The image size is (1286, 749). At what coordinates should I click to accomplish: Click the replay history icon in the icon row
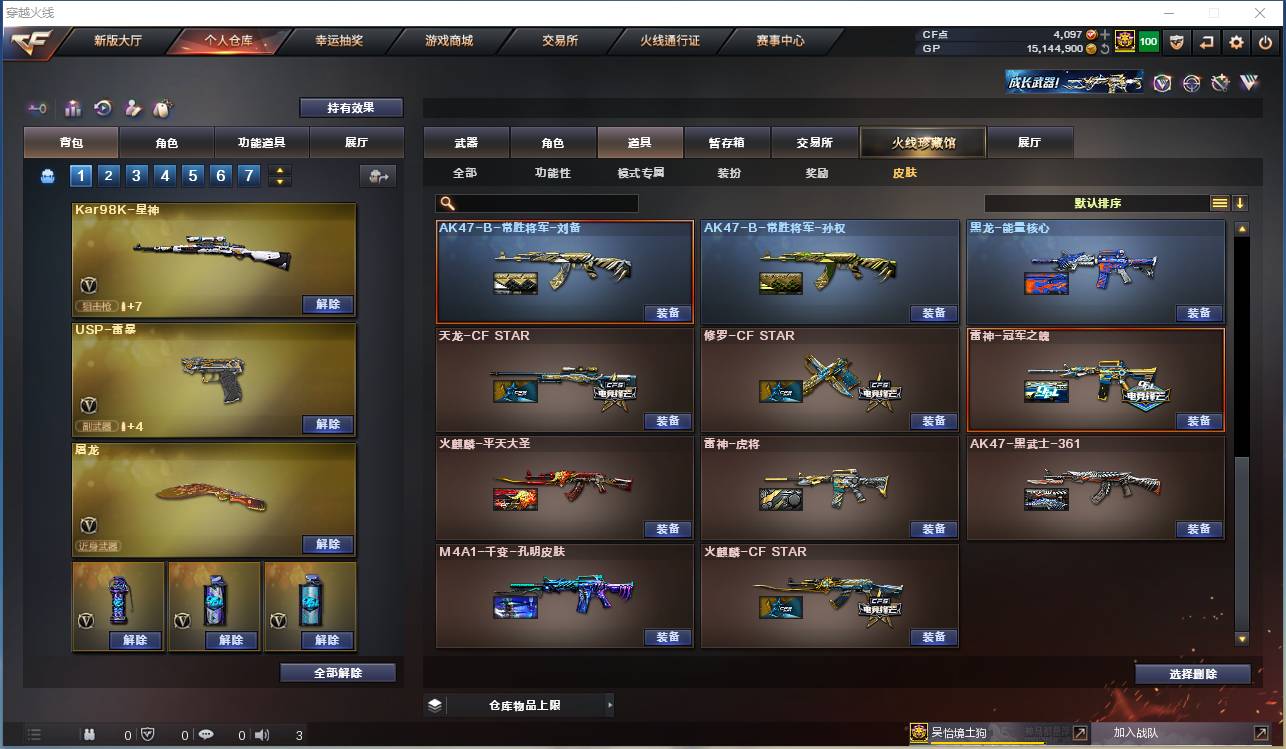[103, 107]
